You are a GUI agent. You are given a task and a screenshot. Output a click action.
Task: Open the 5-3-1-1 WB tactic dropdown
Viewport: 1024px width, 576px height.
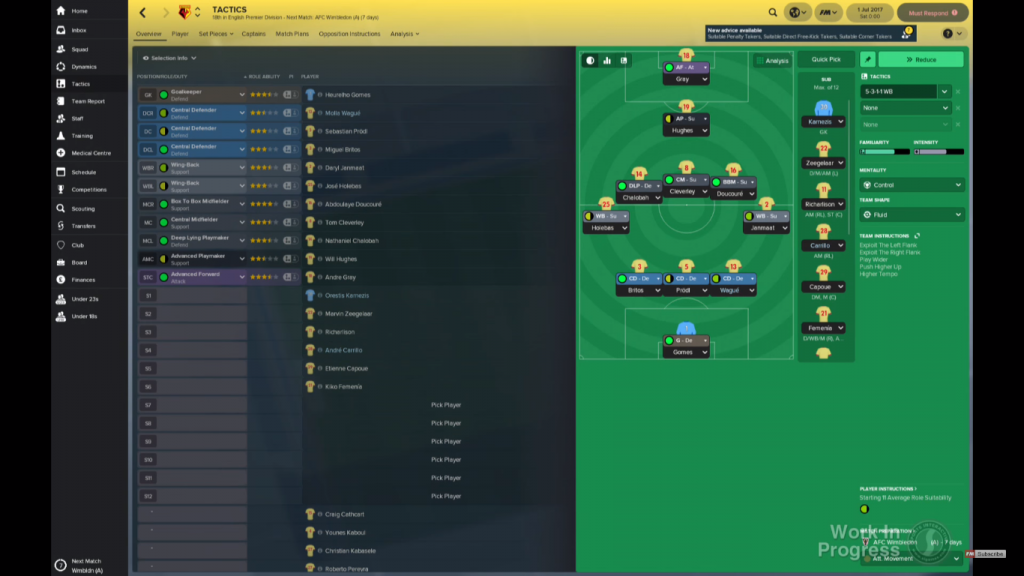(x=905, y=91)
